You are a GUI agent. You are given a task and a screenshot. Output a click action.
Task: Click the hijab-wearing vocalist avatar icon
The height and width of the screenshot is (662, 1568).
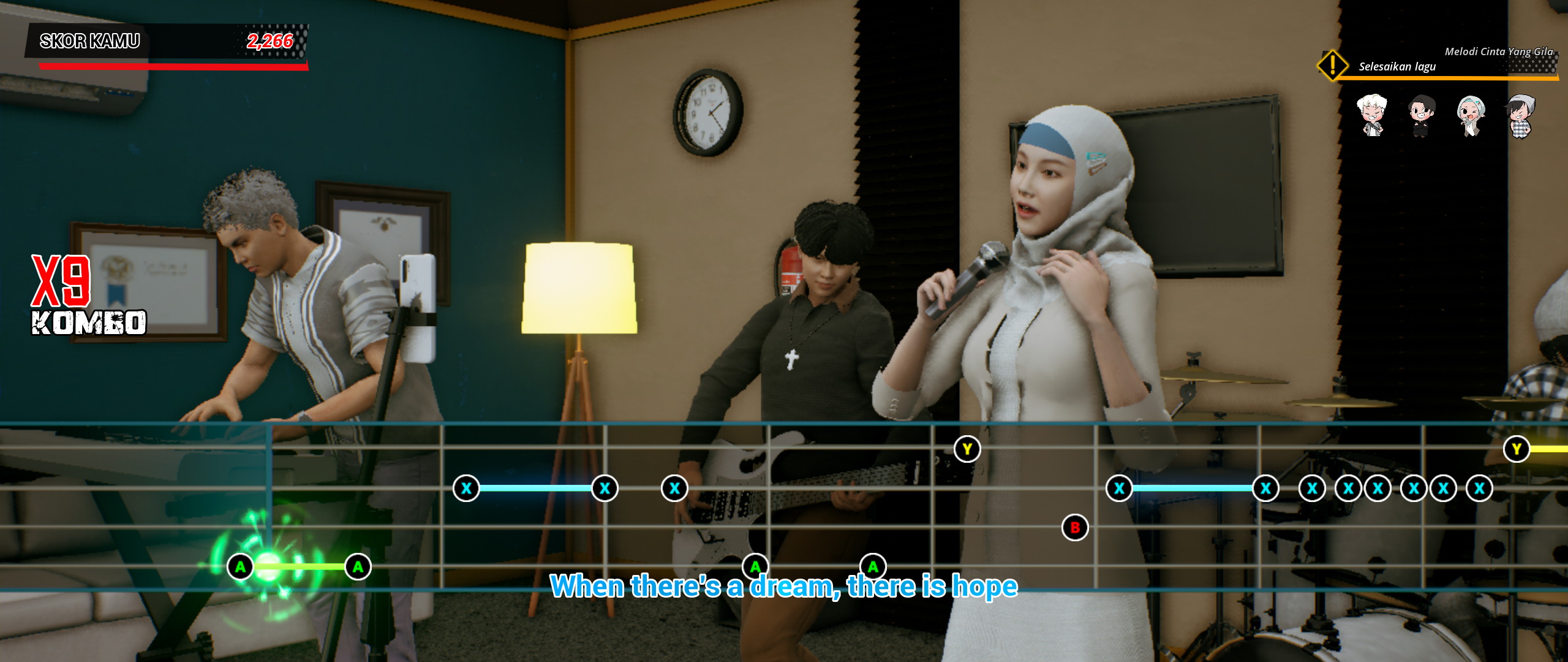coord(1471,116)
